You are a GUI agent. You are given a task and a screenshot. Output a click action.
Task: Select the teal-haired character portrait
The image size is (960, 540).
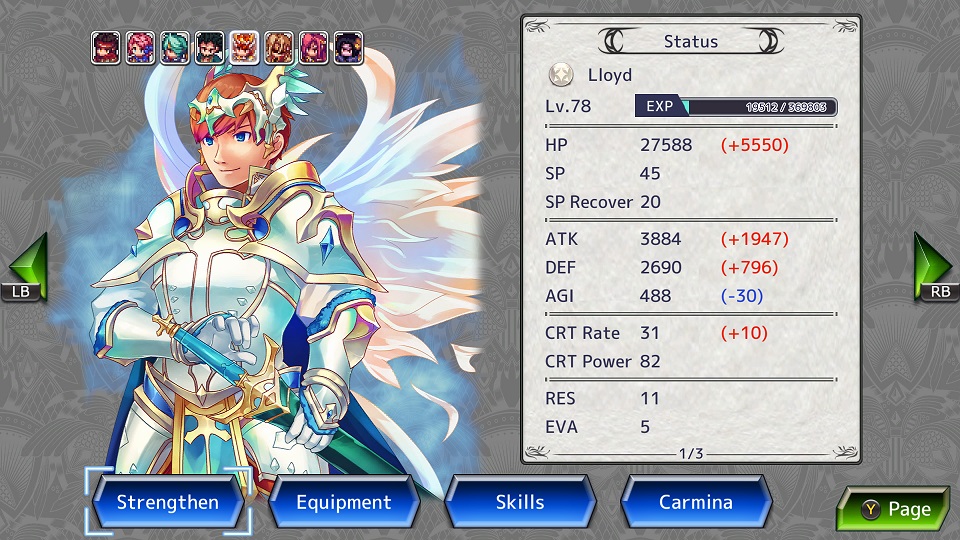(175, 48)
